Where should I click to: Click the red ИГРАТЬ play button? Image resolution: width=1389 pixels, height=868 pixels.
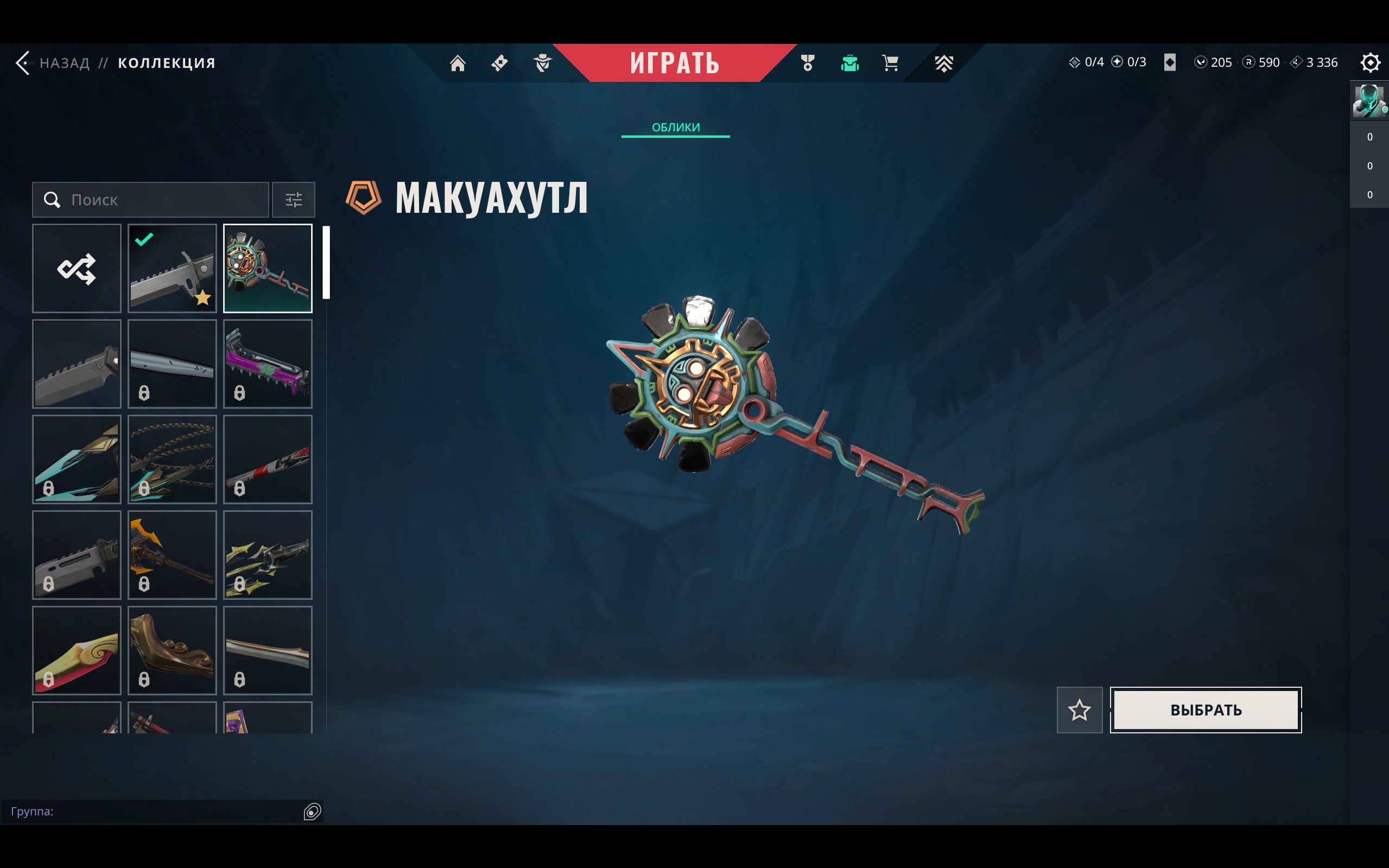coord(674,62)
